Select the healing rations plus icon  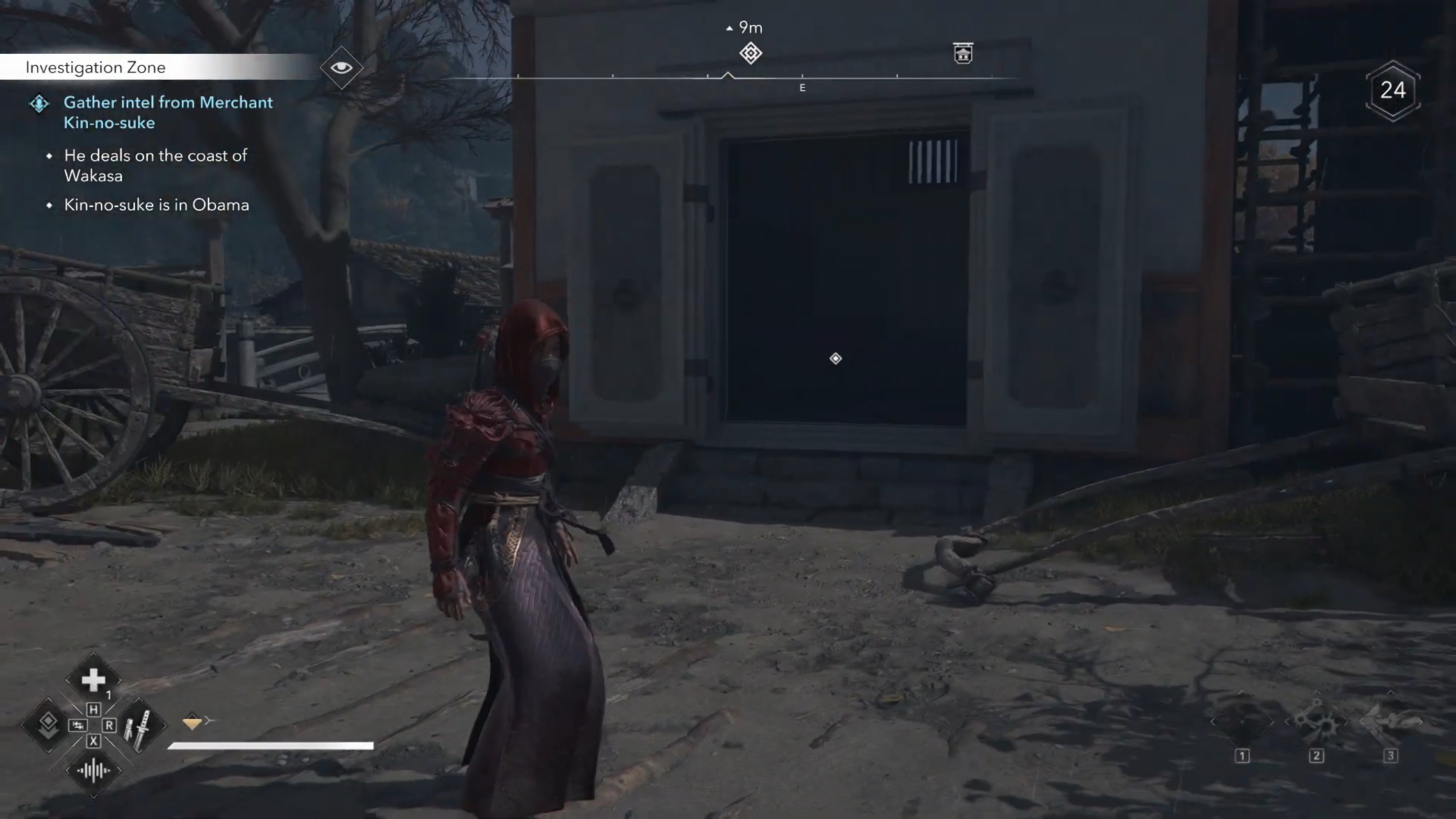tap(93, 678)
